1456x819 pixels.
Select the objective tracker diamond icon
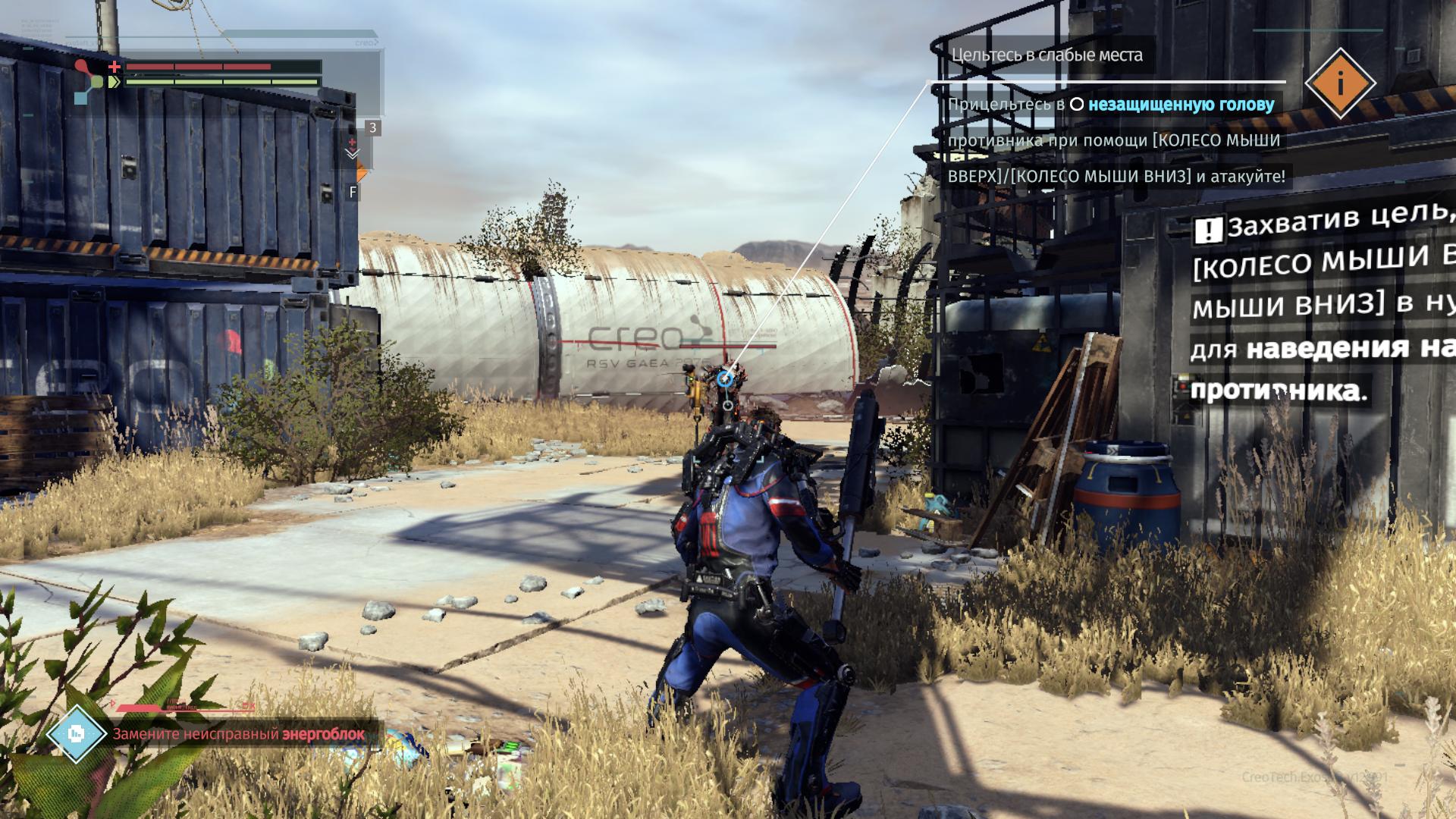coord(76,733)
